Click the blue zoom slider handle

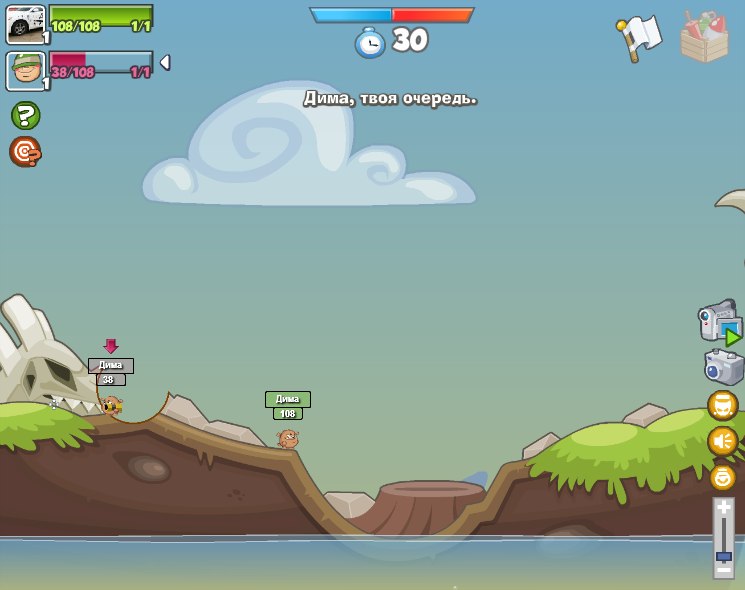tap(724, 555)
